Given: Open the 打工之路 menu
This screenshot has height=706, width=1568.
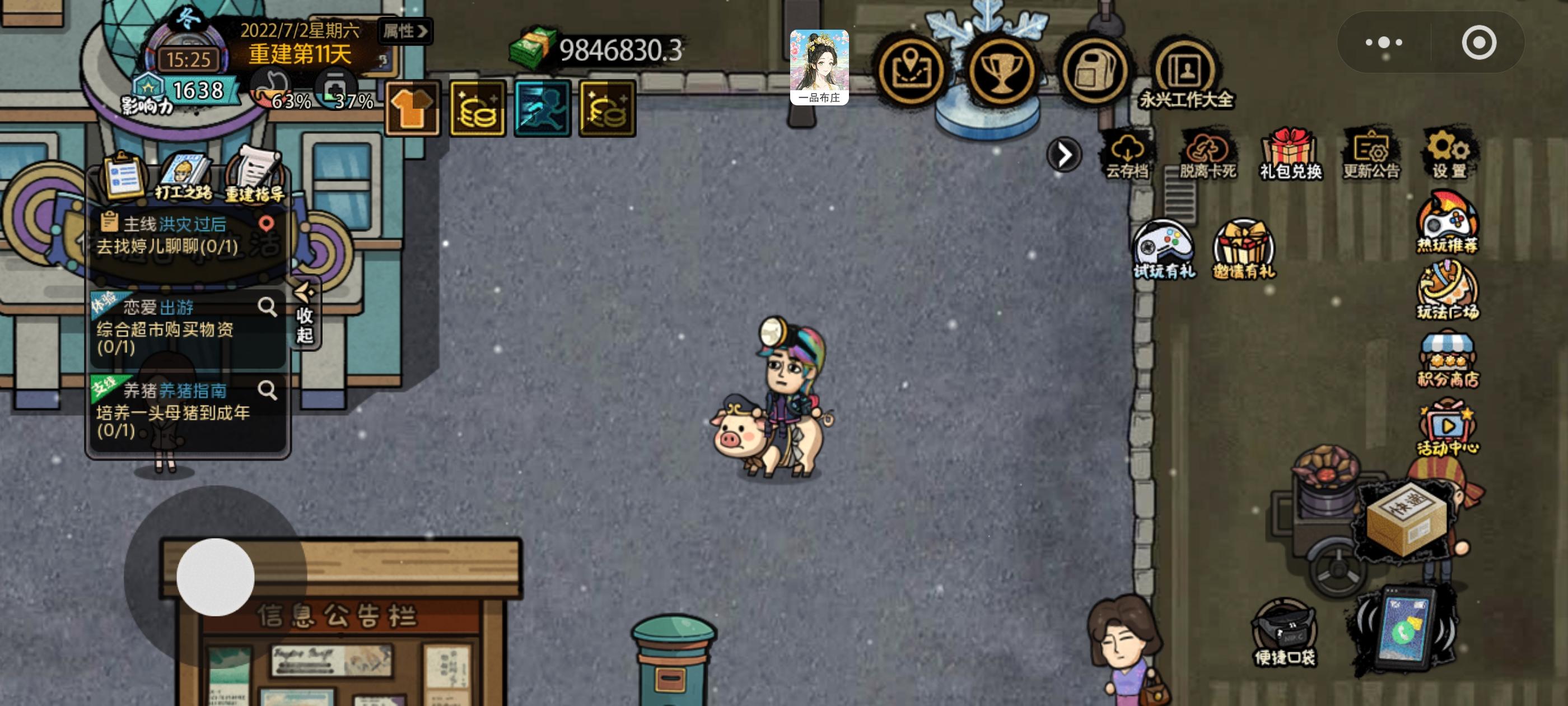Looking at the screenshot, I should point(185,177).
